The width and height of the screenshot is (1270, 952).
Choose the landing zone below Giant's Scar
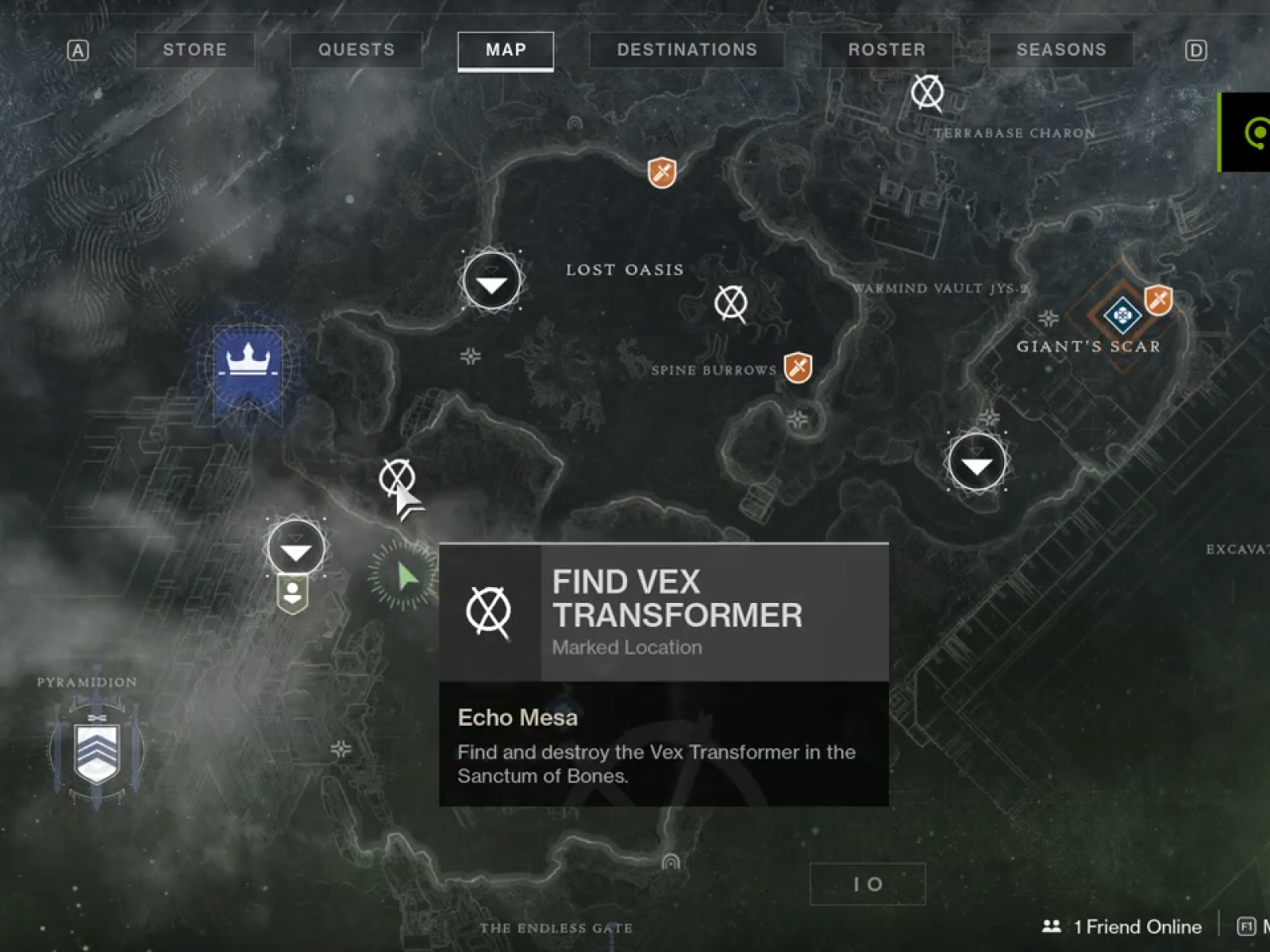tap(976, 463)
